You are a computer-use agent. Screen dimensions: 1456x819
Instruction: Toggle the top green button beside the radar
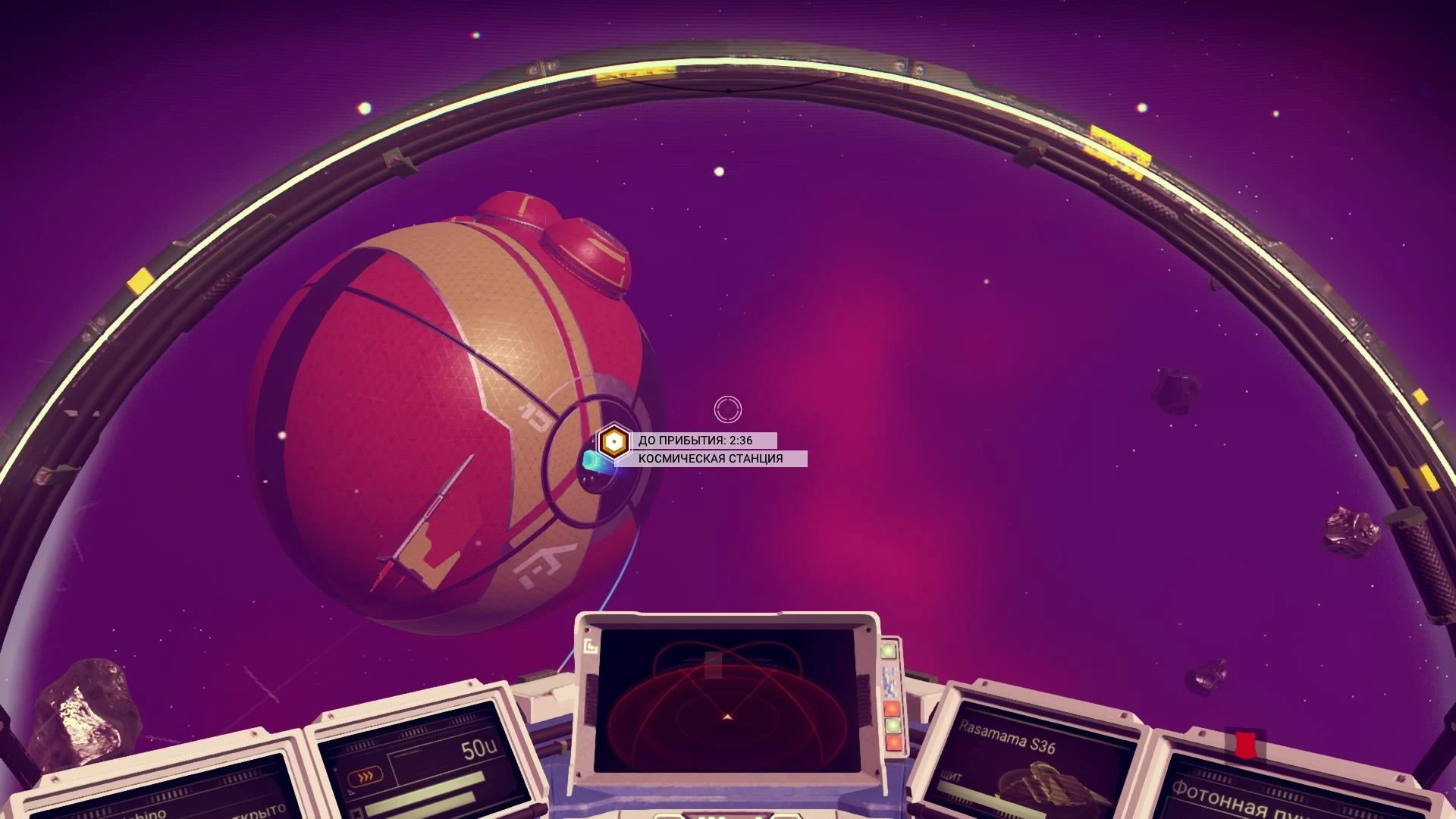click(887, 651)
